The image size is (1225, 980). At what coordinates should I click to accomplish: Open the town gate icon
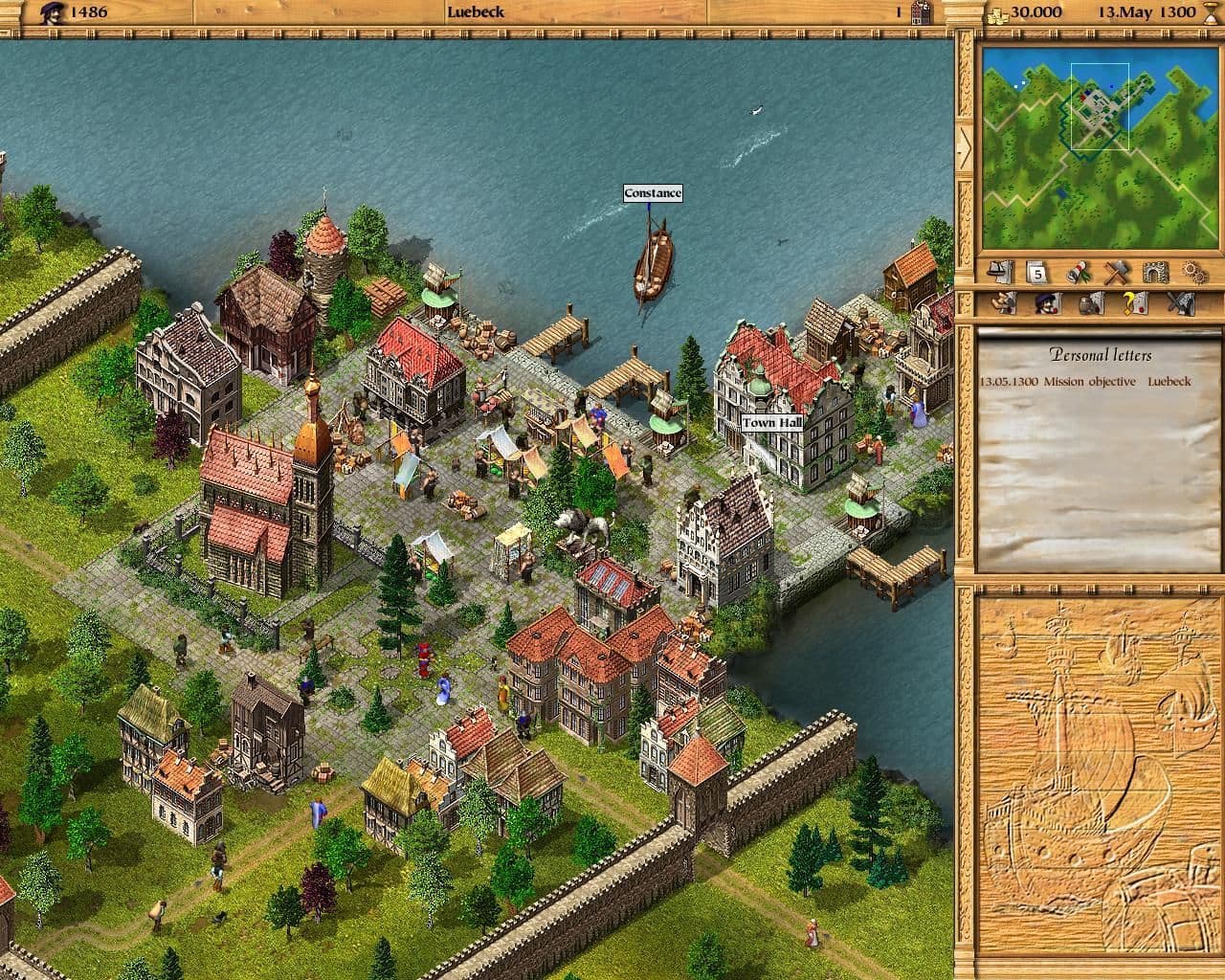point(1157,273)
